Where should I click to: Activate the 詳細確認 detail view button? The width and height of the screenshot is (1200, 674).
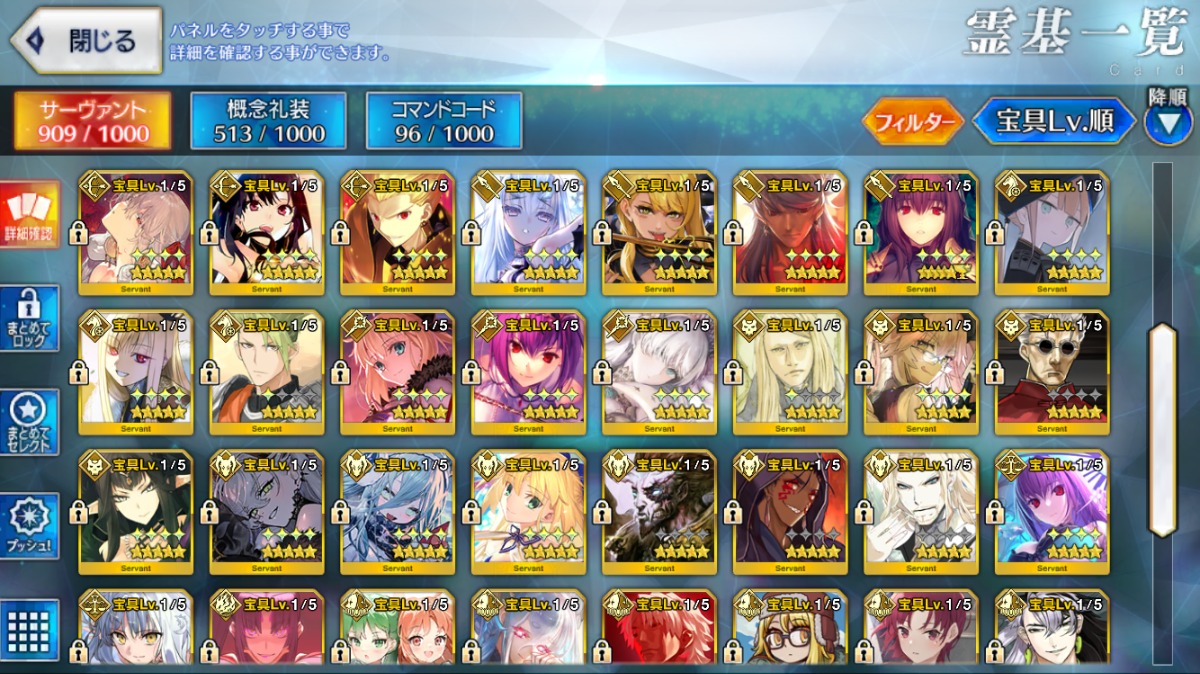(29, 213)
